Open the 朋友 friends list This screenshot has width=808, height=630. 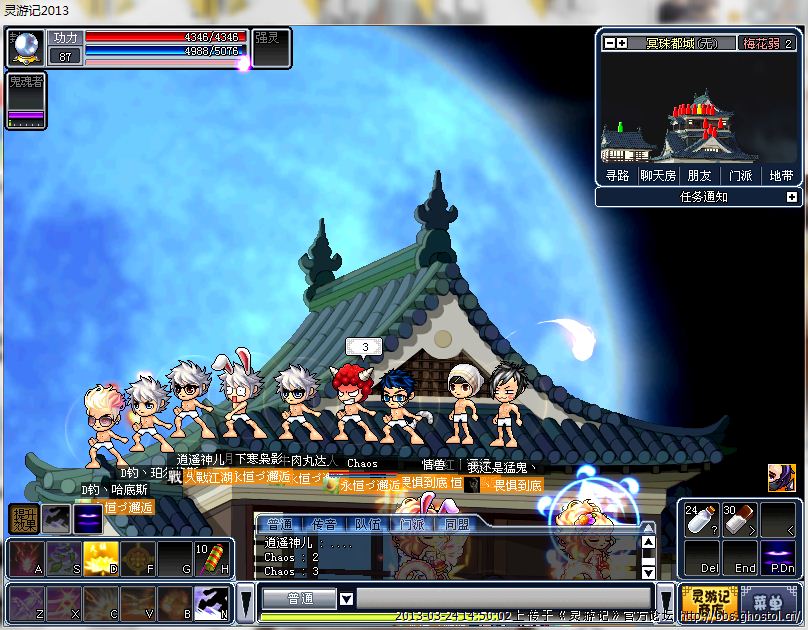[x=699, y=175]
